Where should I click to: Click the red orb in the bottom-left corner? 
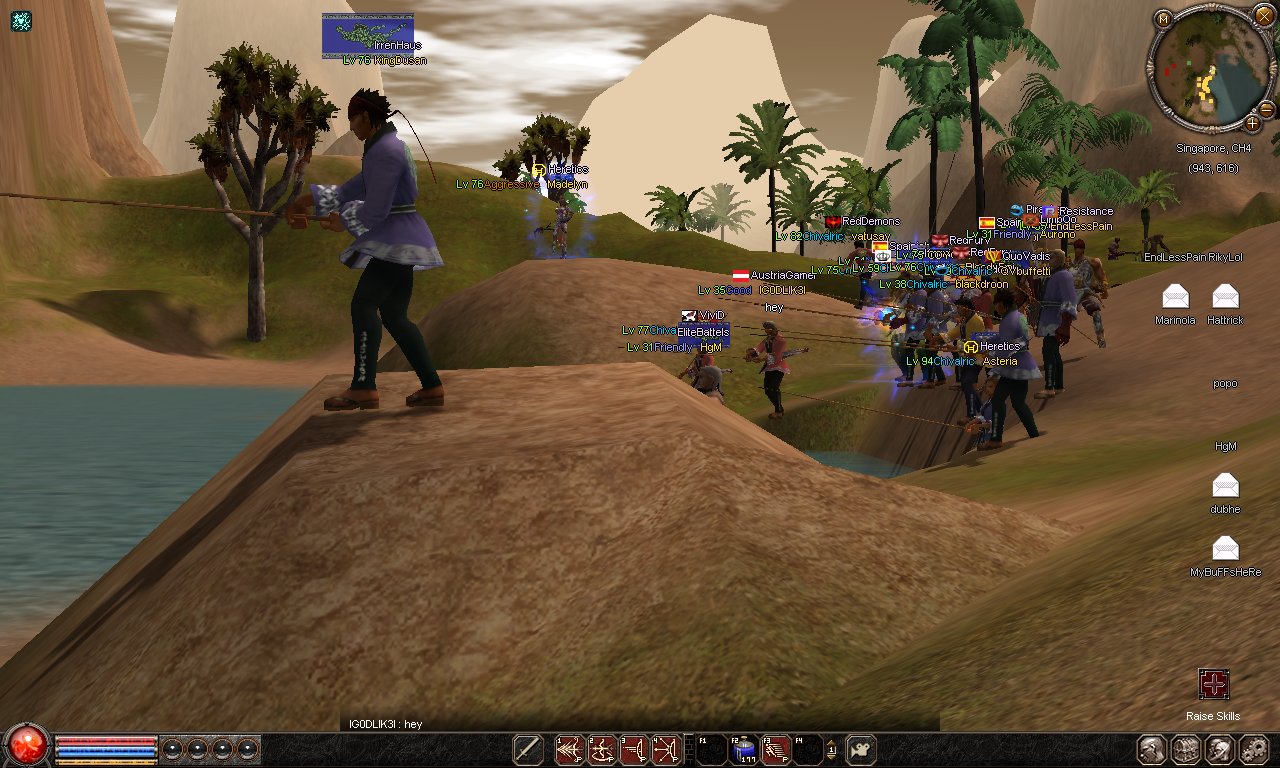pos(26,746)
